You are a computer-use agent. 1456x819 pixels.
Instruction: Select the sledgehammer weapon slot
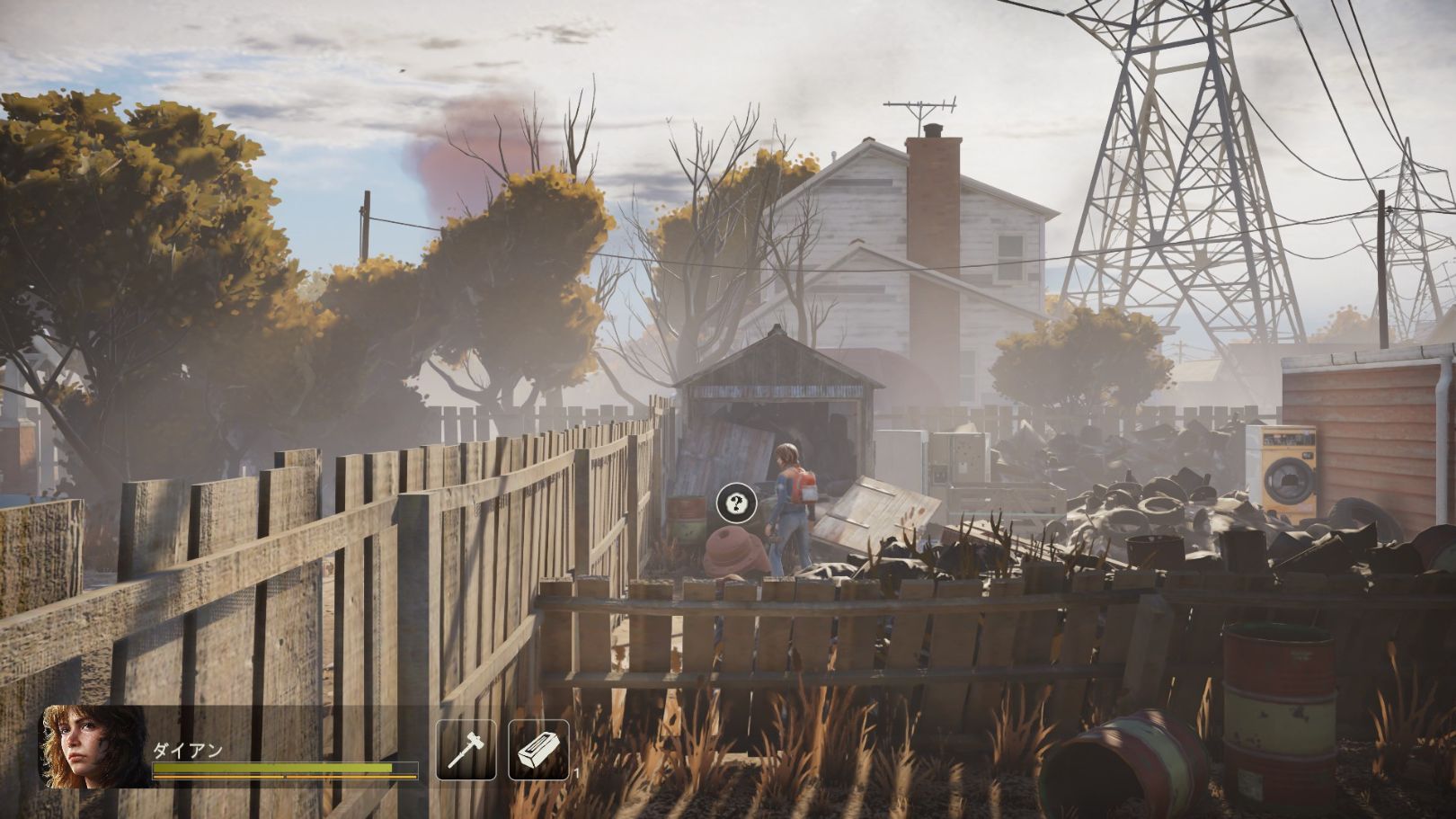466,750
